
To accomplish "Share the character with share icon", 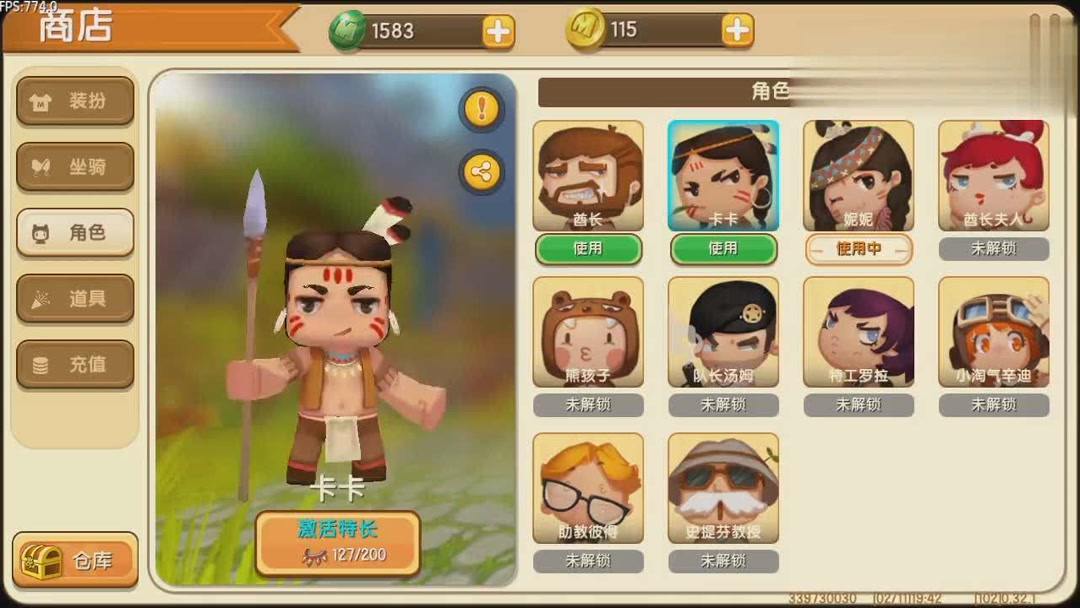I will [482, 172].
